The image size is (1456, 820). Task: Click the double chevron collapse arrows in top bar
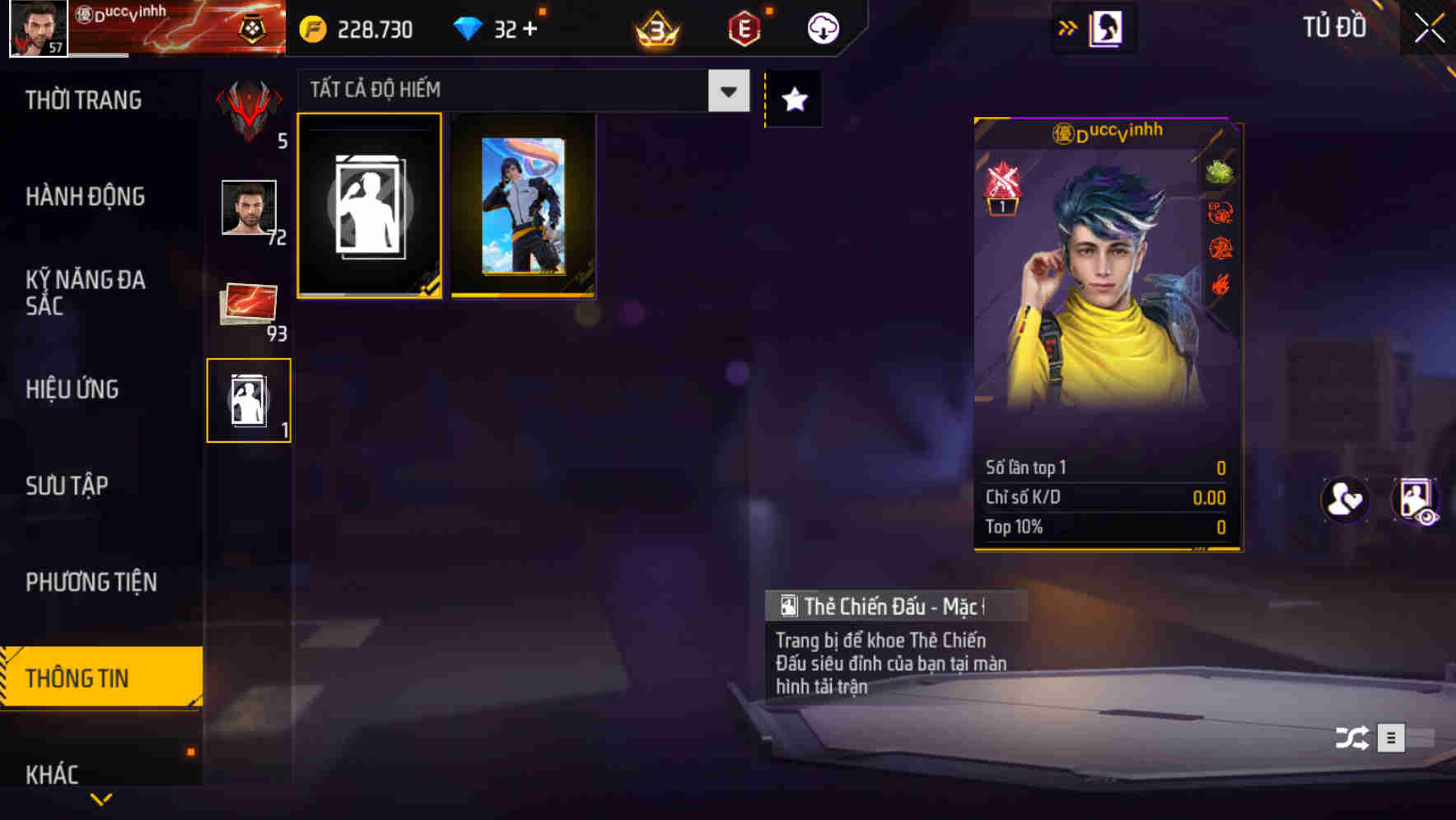(x=1068, y=26)
